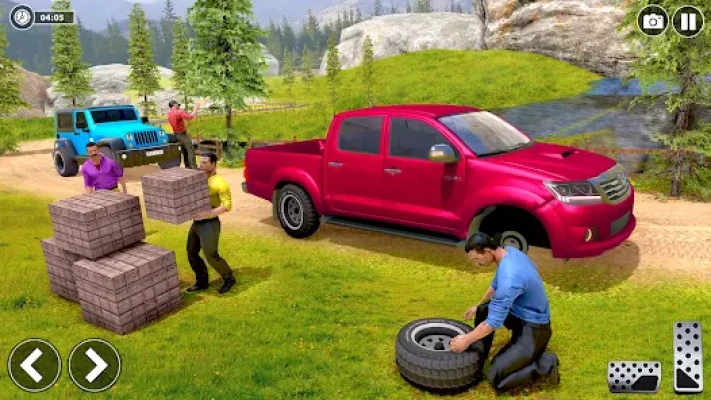Hit the brake pedal
The width and height of the screenshot is (711, 400).
point(634,377)
